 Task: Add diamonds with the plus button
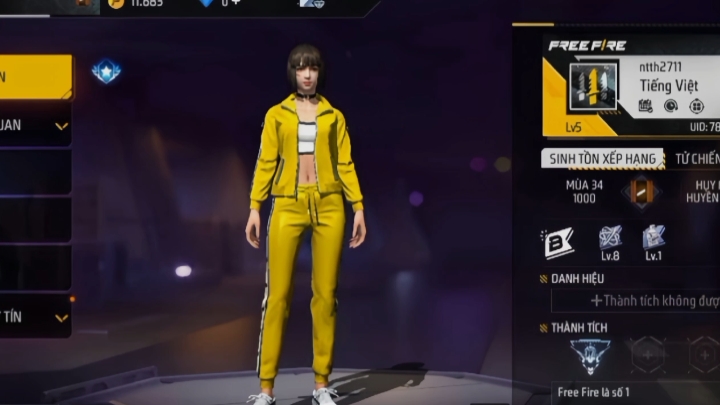(236, 4)
